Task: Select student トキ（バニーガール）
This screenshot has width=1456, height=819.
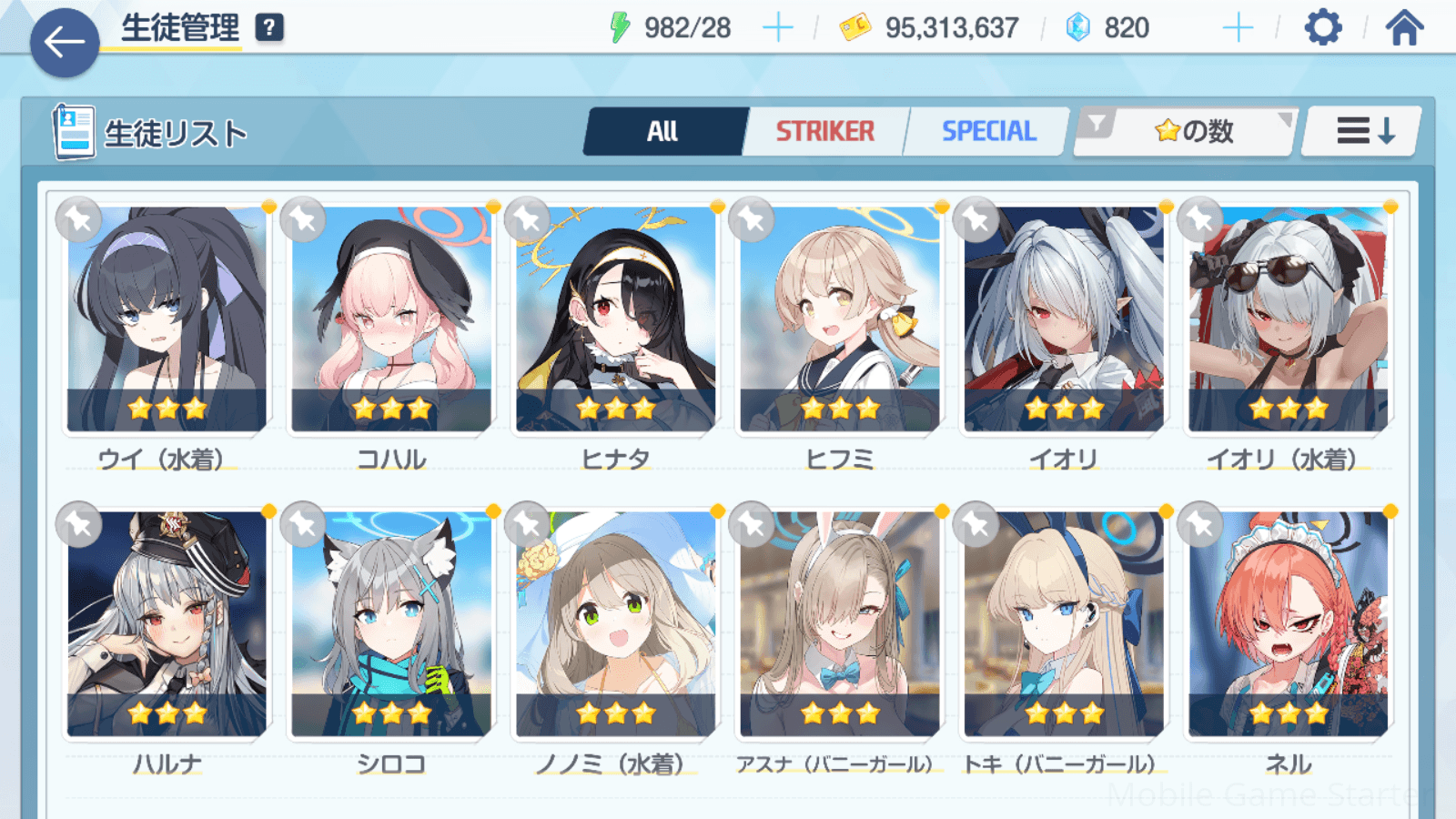Action: click(1064, 623)
